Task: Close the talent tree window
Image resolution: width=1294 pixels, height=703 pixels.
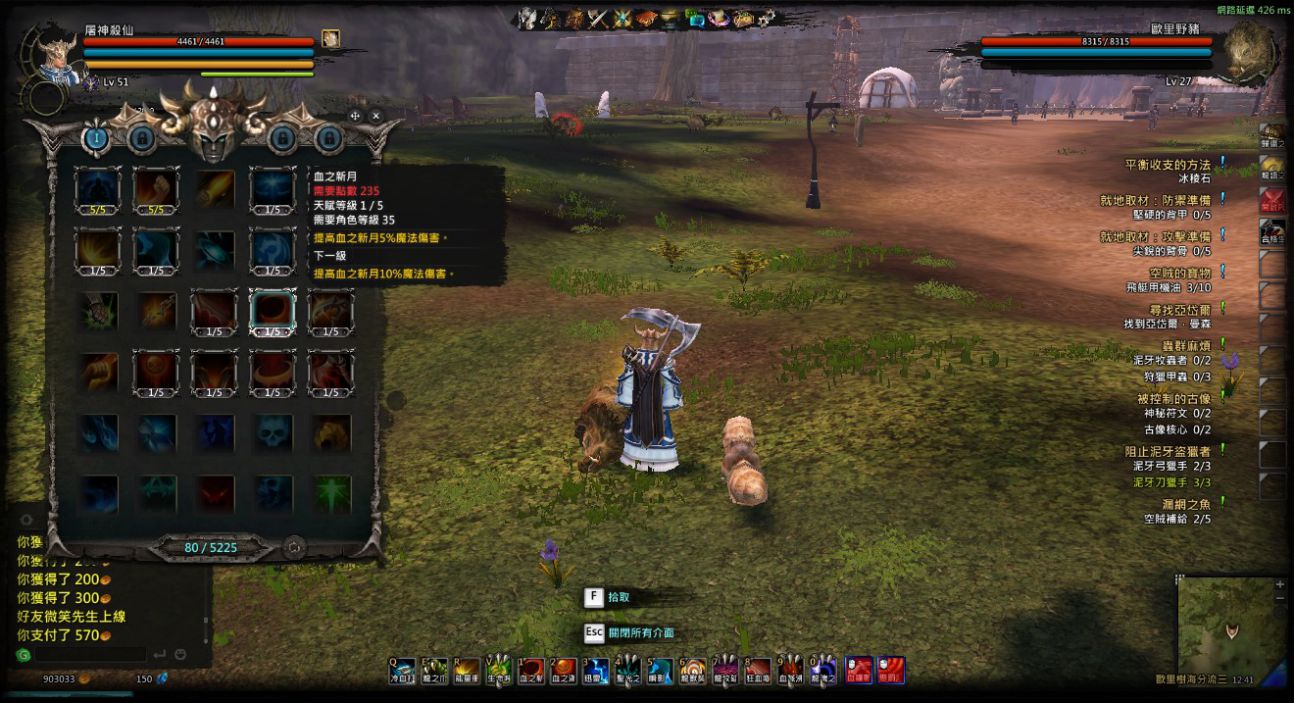Action: click(x=376, y=116)
